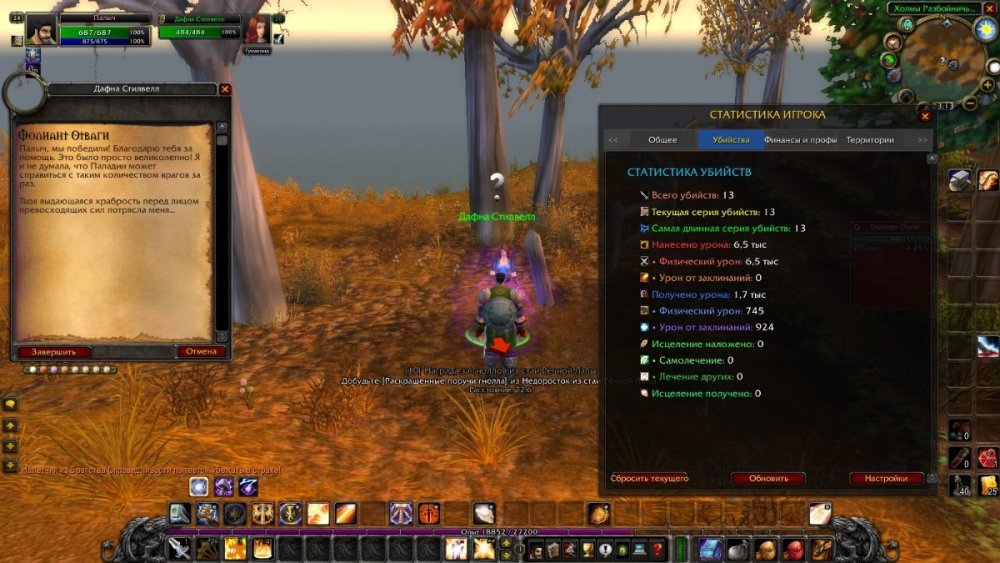Click the Завершить button to complete quest
This screenshot has width=1000, height=563.
pos(54,352)
